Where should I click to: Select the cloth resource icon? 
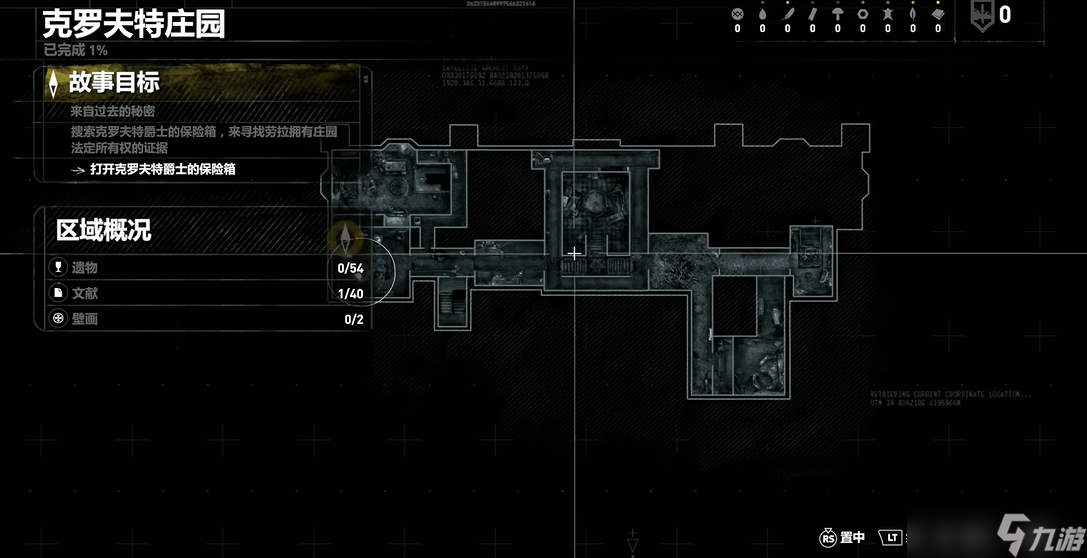(x=937, y=14)
